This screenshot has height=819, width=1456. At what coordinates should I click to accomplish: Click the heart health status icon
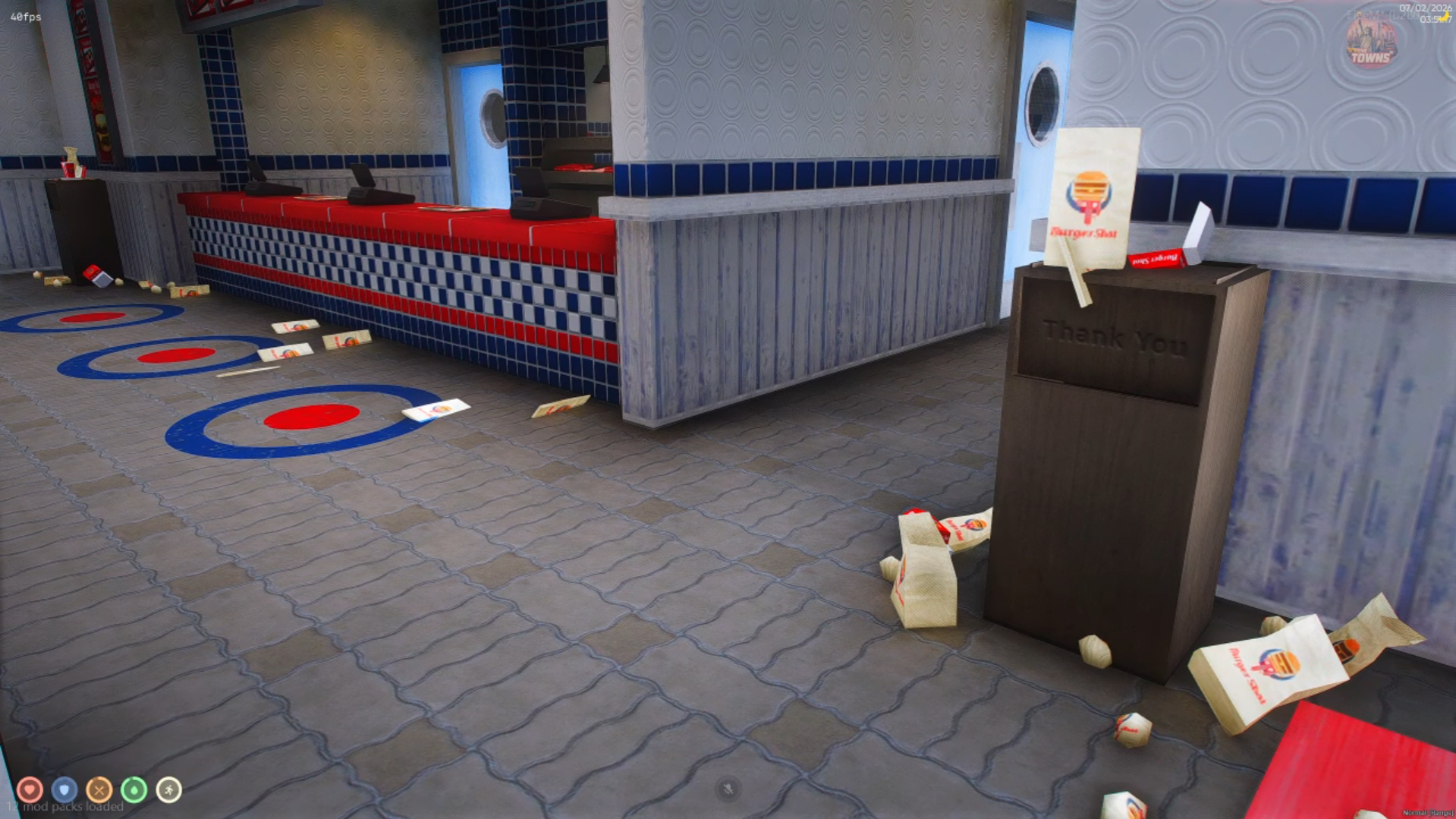click(x=28, y=789)
